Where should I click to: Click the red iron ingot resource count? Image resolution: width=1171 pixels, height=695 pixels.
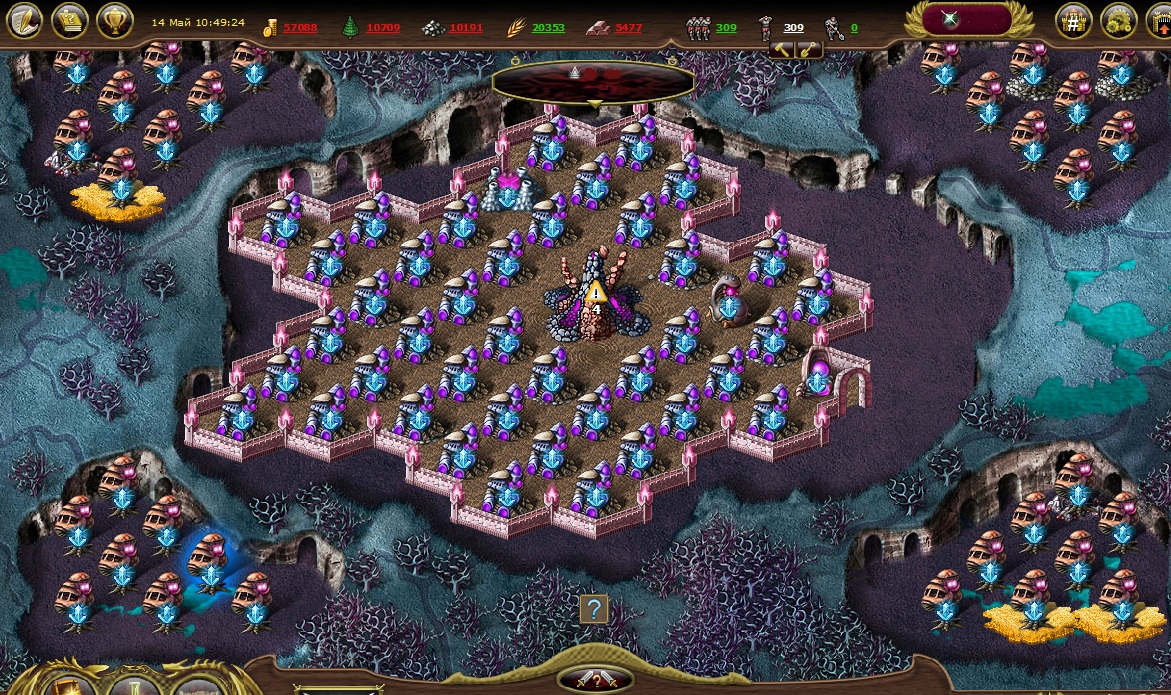[629, 28]
